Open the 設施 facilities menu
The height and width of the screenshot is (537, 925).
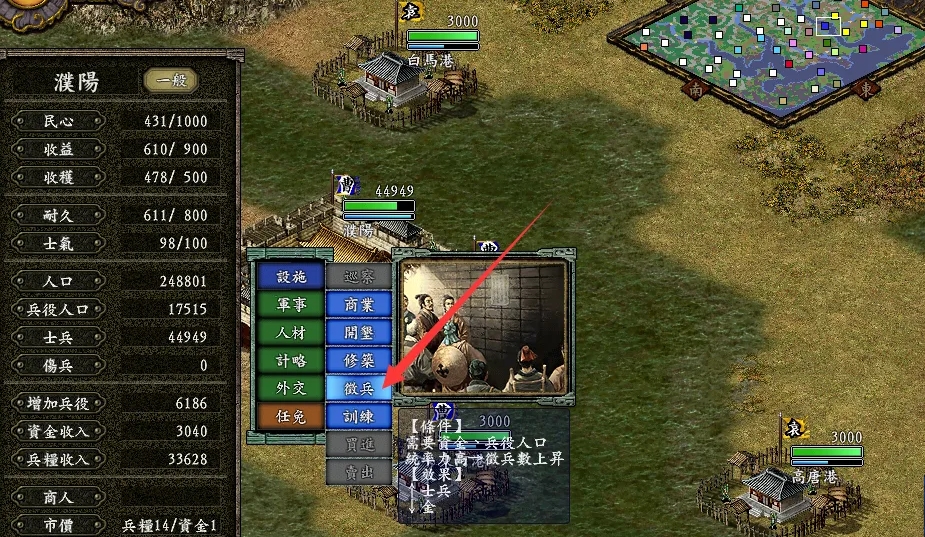coord(289,277)
